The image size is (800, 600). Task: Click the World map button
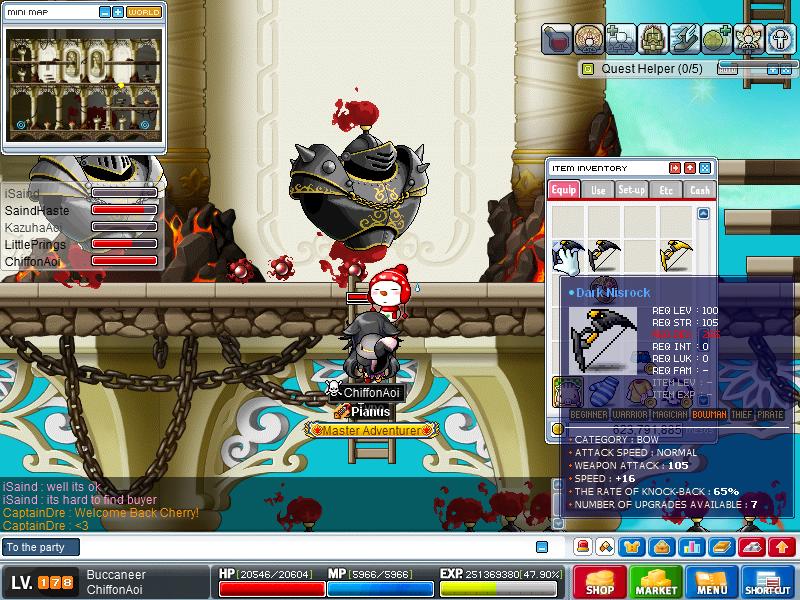144,13
